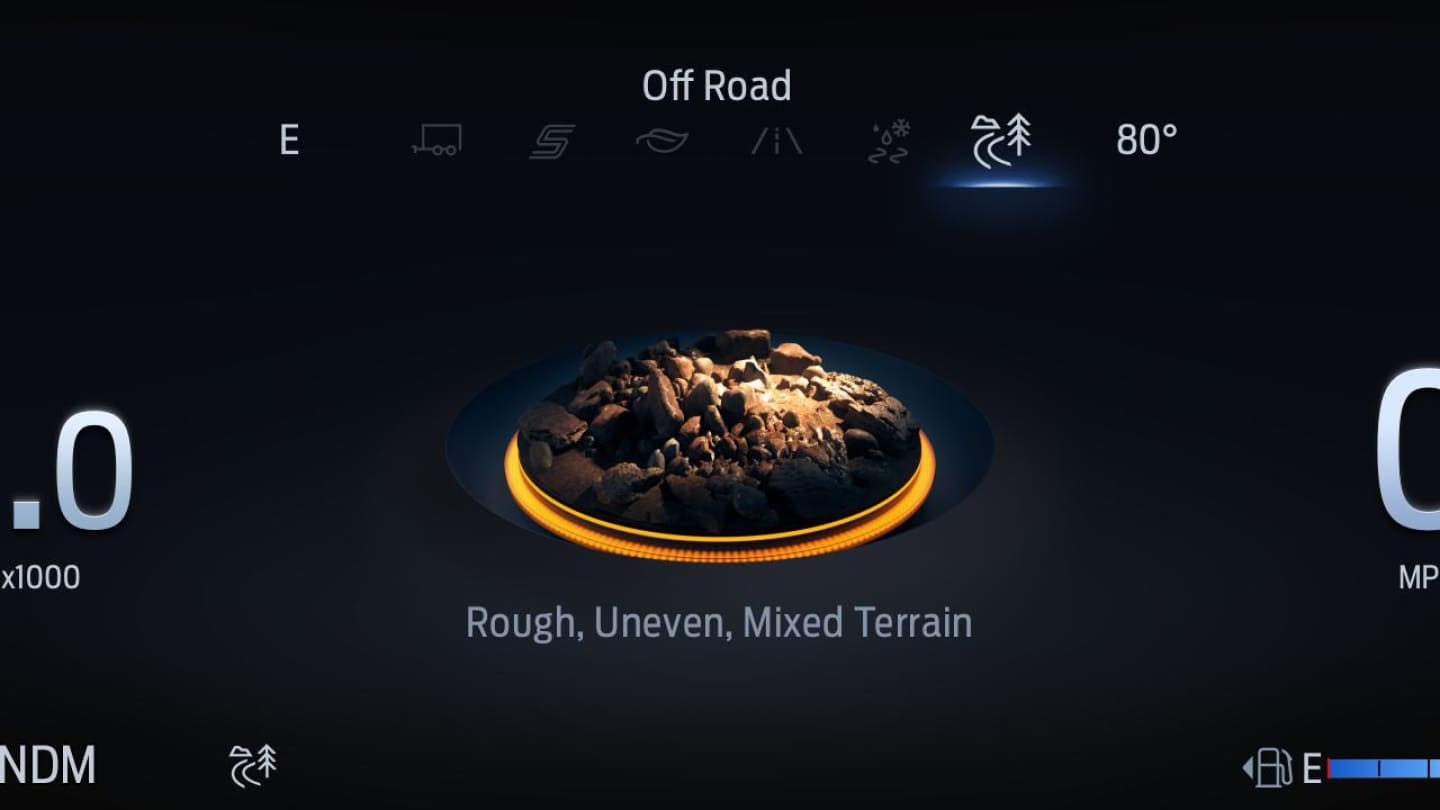Select the trailer Tow/Haul drive mode icon
The height and width of the screenshot is (810, 1440).
436,140
